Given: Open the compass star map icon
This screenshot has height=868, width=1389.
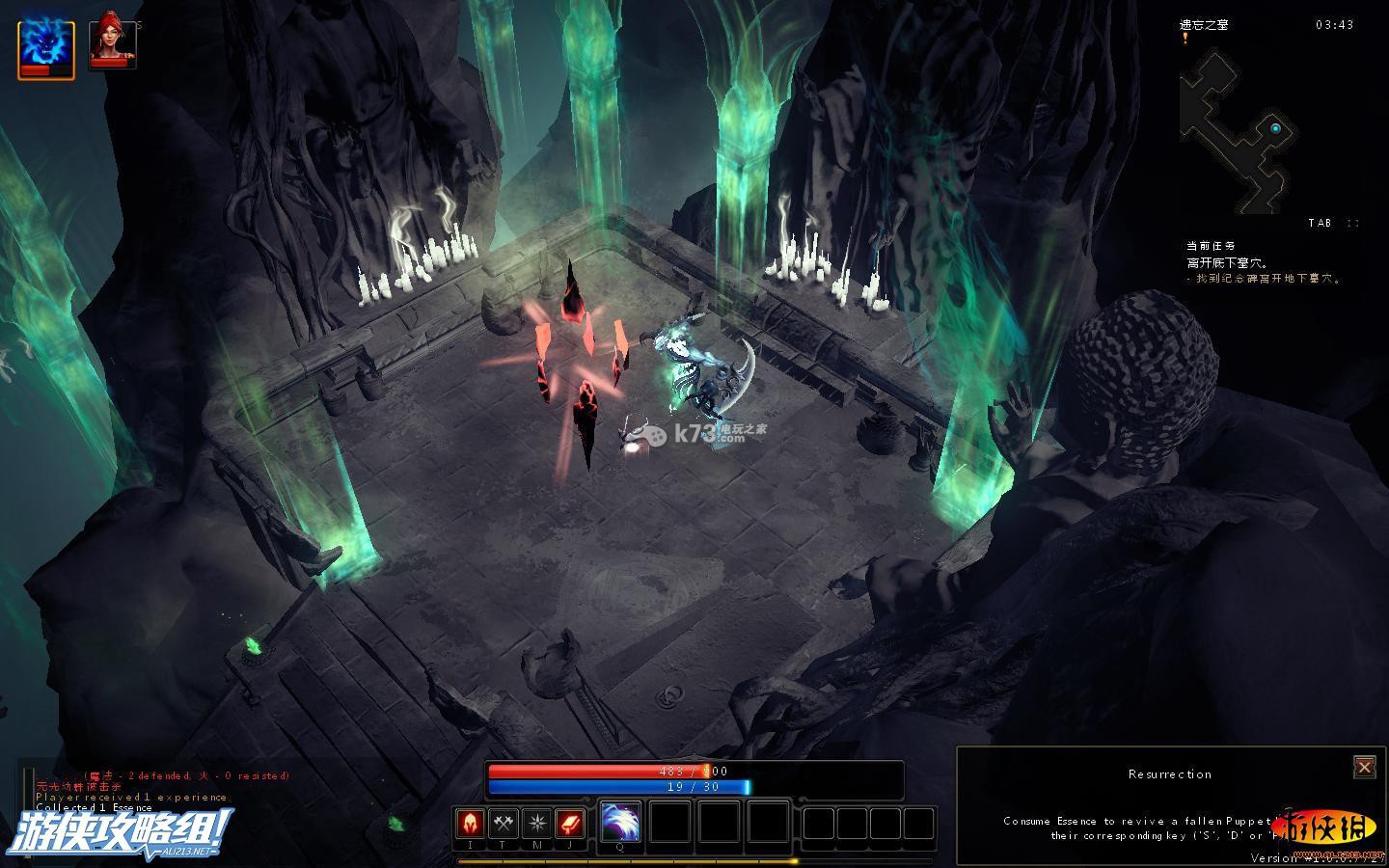Looking at the screenshot, I should tap(536, 824).
